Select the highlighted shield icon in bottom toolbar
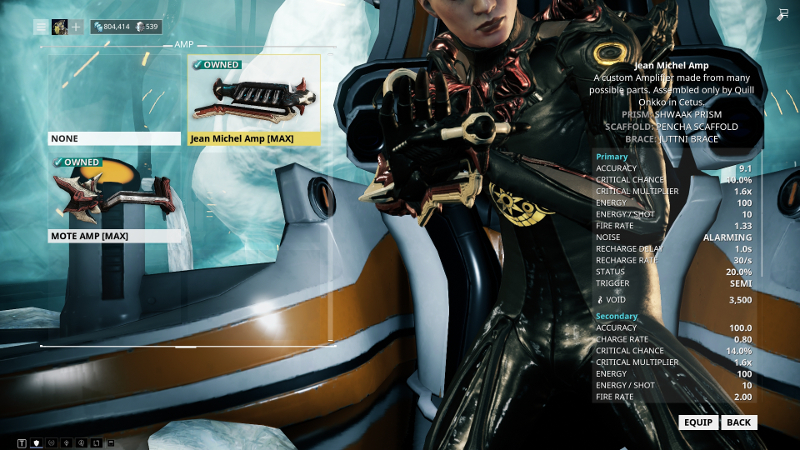 point(37,441)
